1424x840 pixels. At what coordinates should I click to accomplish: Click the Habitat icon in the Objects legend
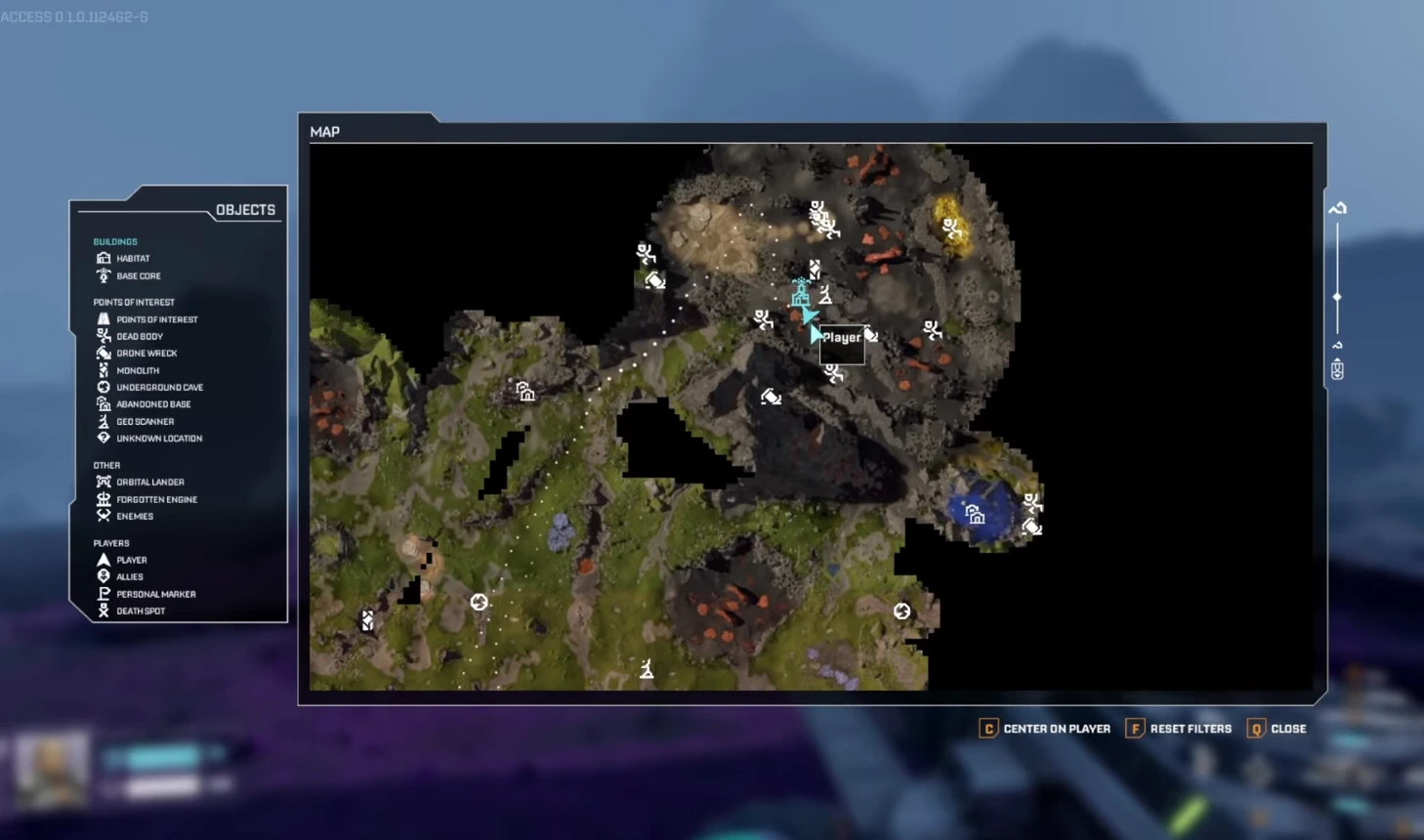click(x=105, y=258)
